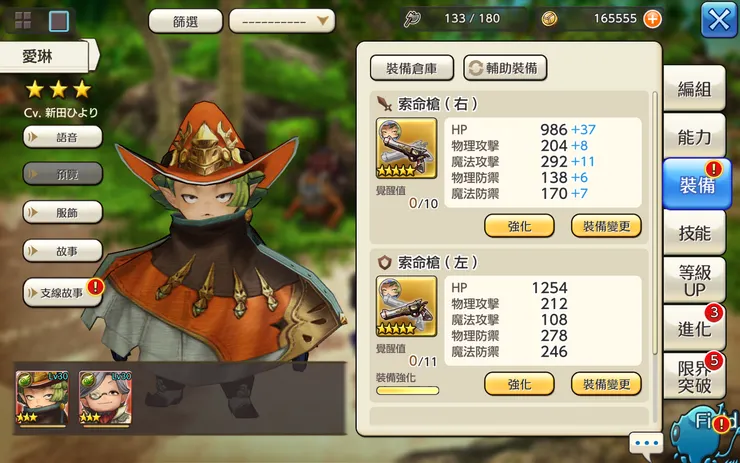View the 支線故事 side story
The image size is (740, 463).
tap(63, 292)
